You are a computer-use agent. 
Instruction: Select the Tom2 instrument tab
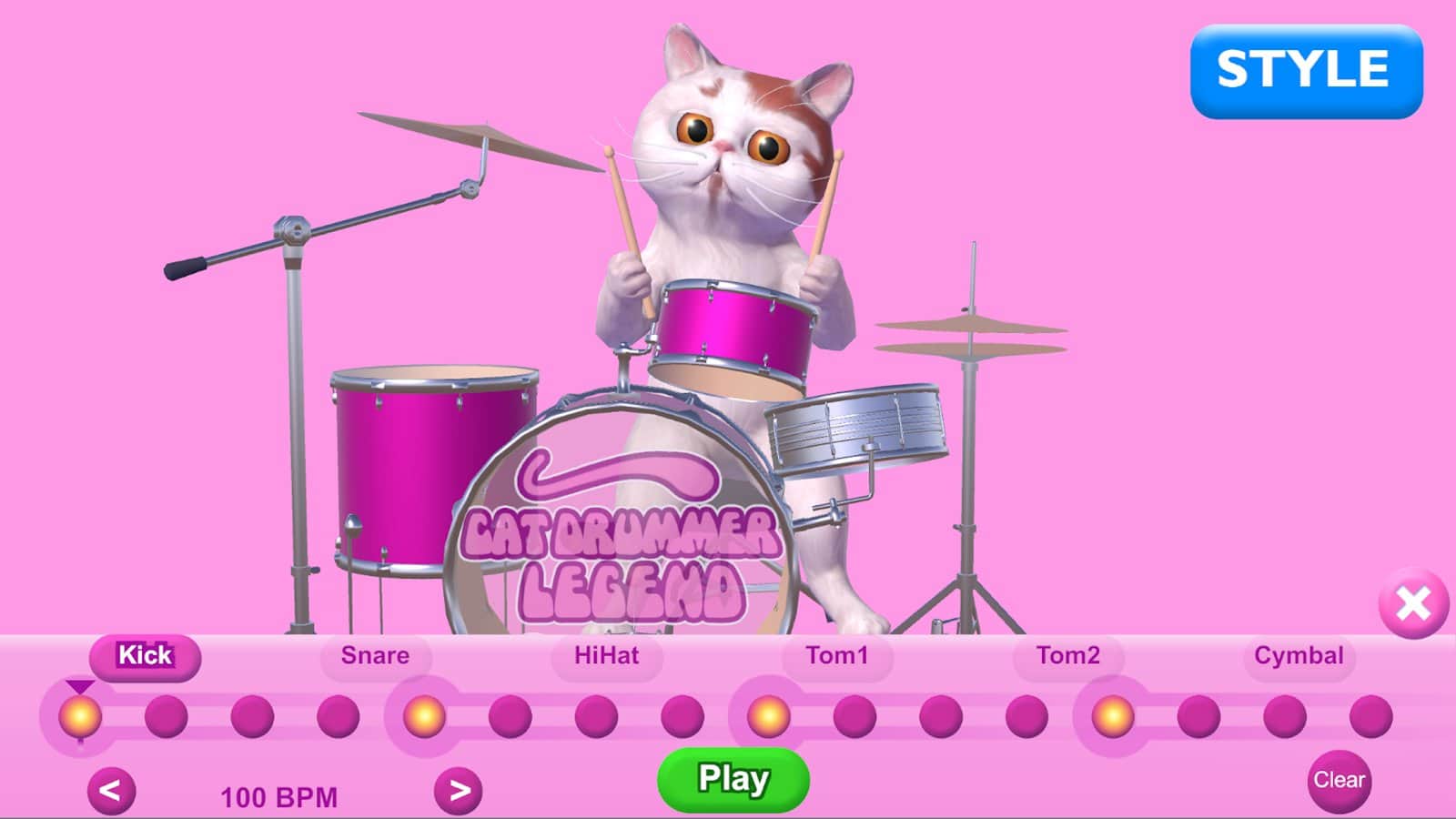click(1069, 654)
